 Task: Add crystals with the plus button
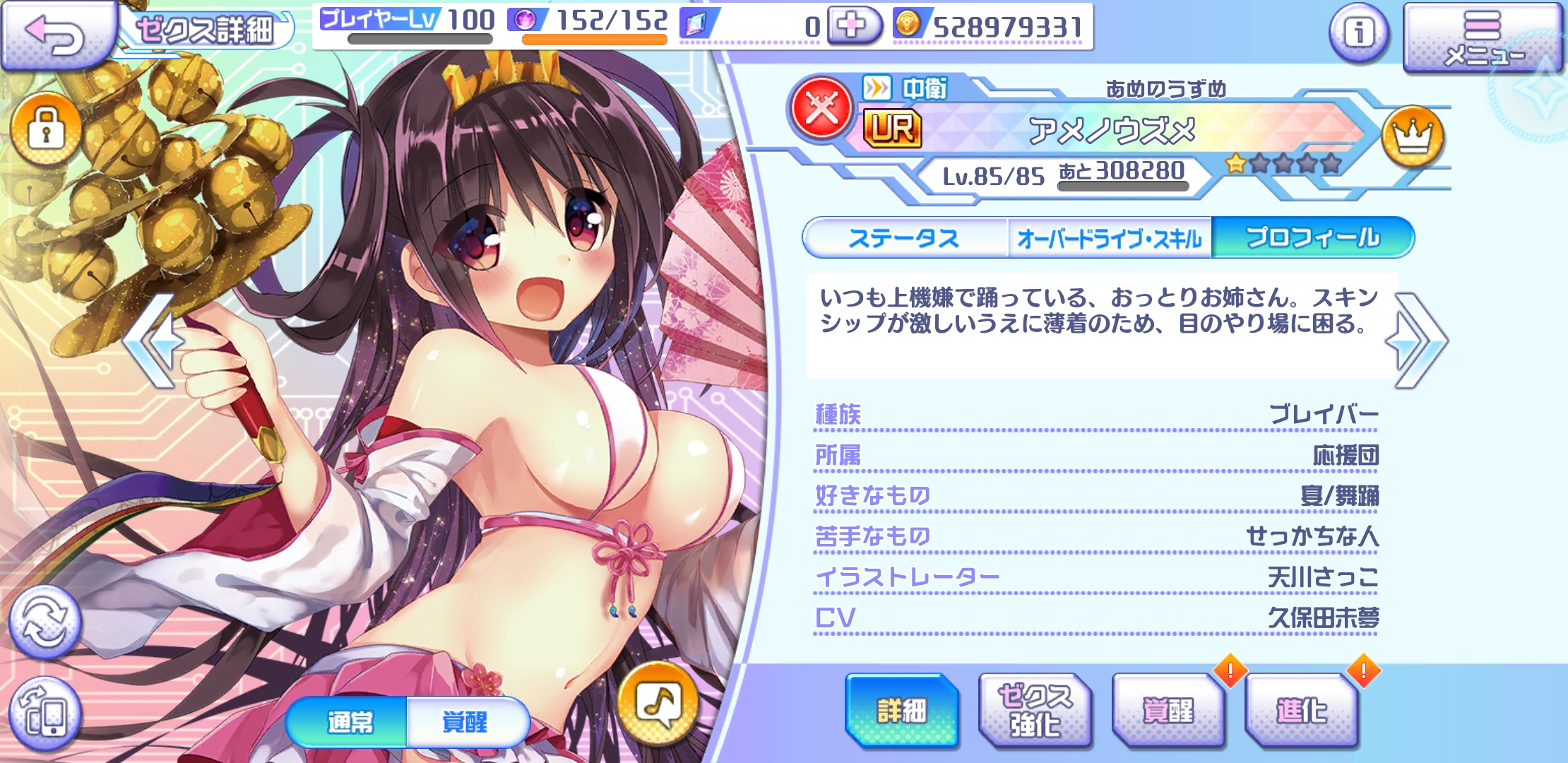pos(853,27)
